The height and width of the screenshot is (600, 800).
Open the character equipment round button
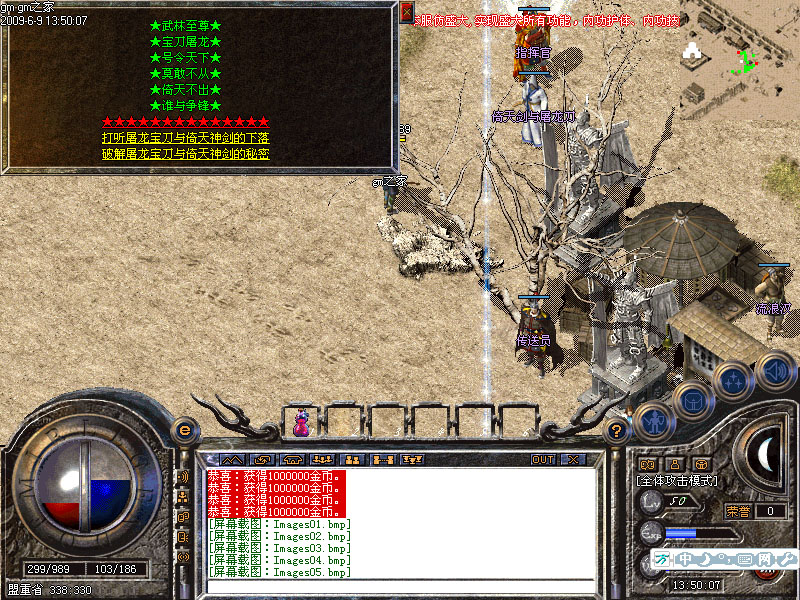coord(652,423)
